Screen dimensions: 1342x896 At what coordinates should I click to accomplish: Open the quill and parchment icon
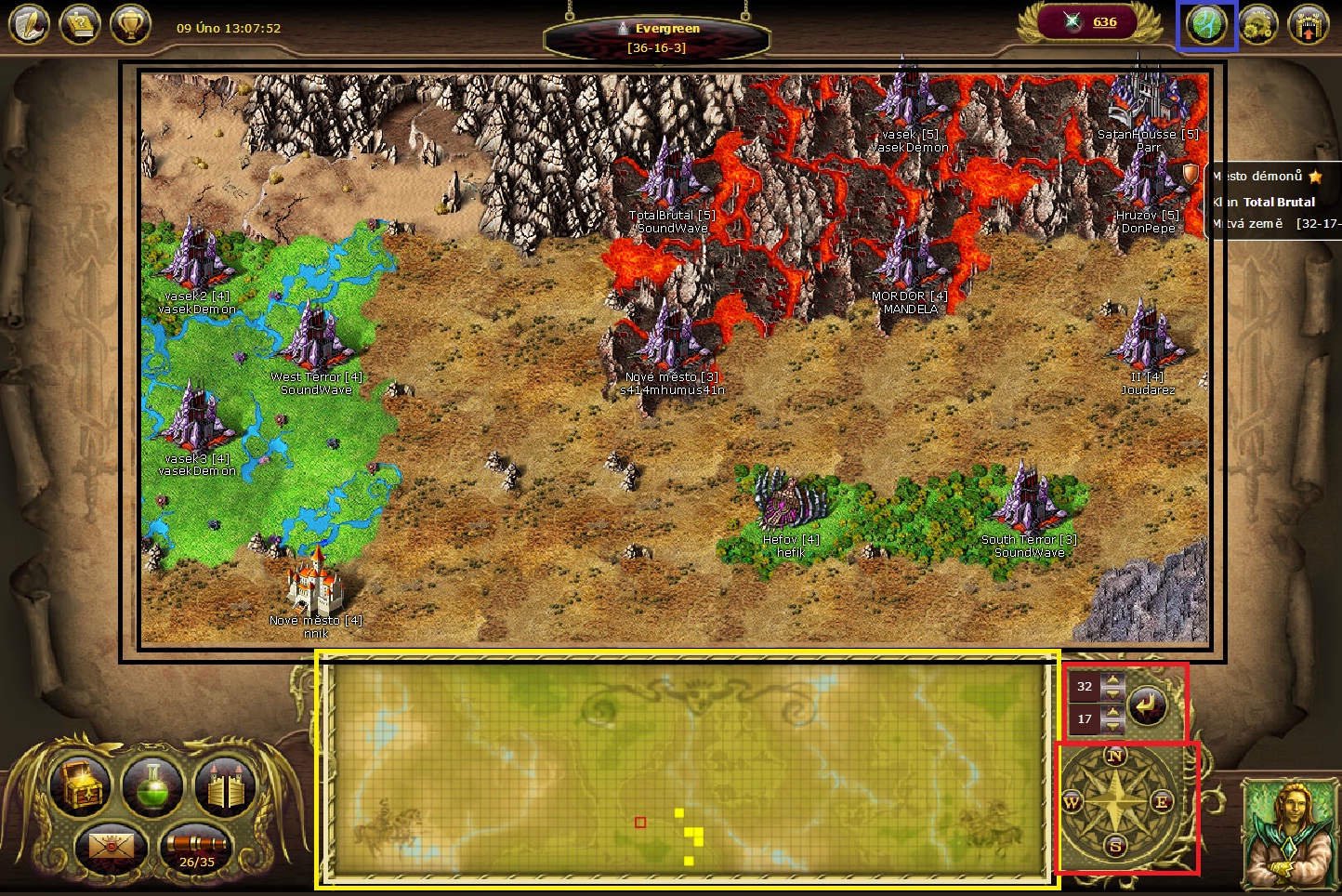click(x=28, y=25)
